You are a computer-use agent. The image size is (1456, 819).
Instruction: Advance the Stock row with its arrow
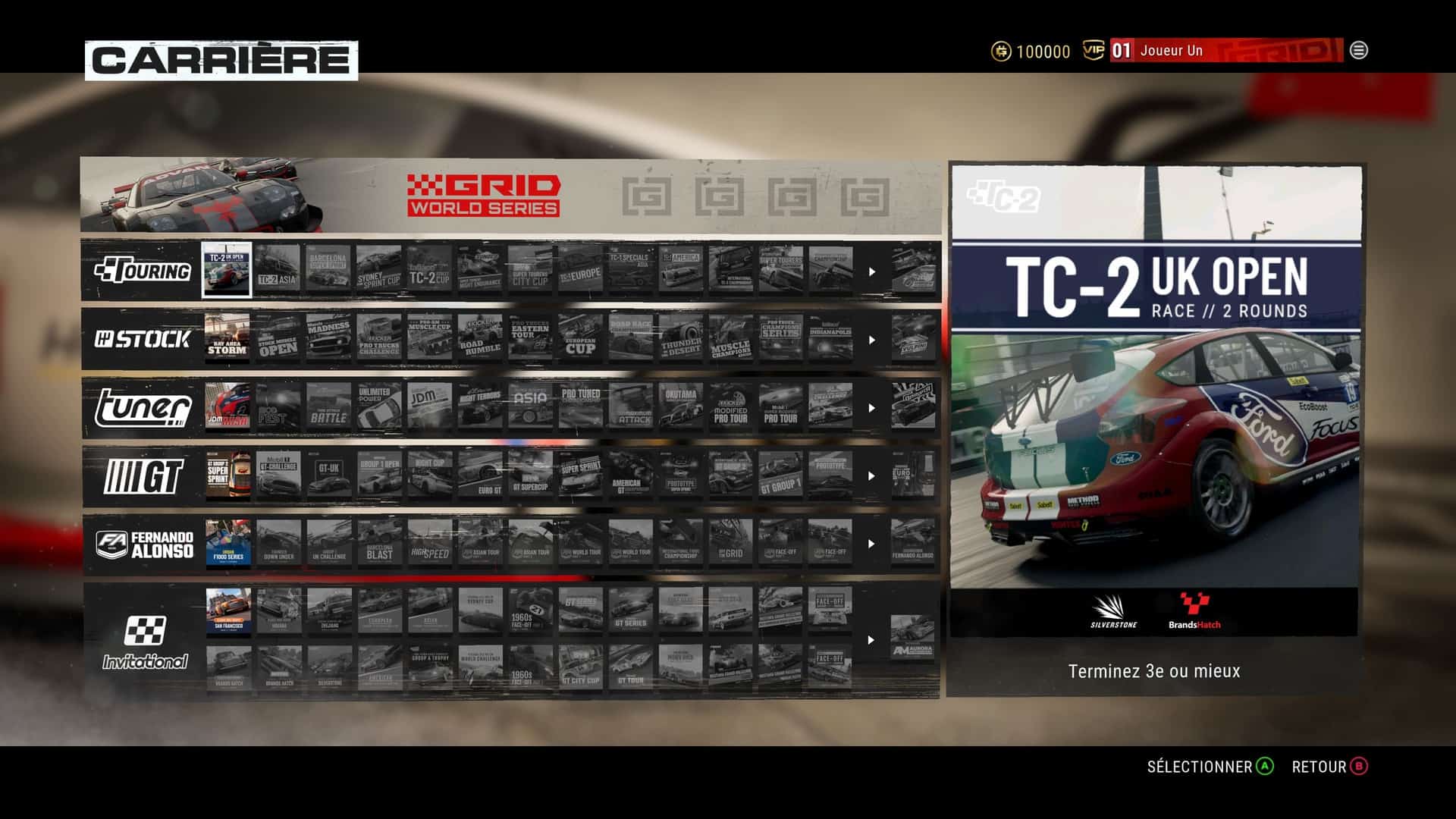[872, 340]
